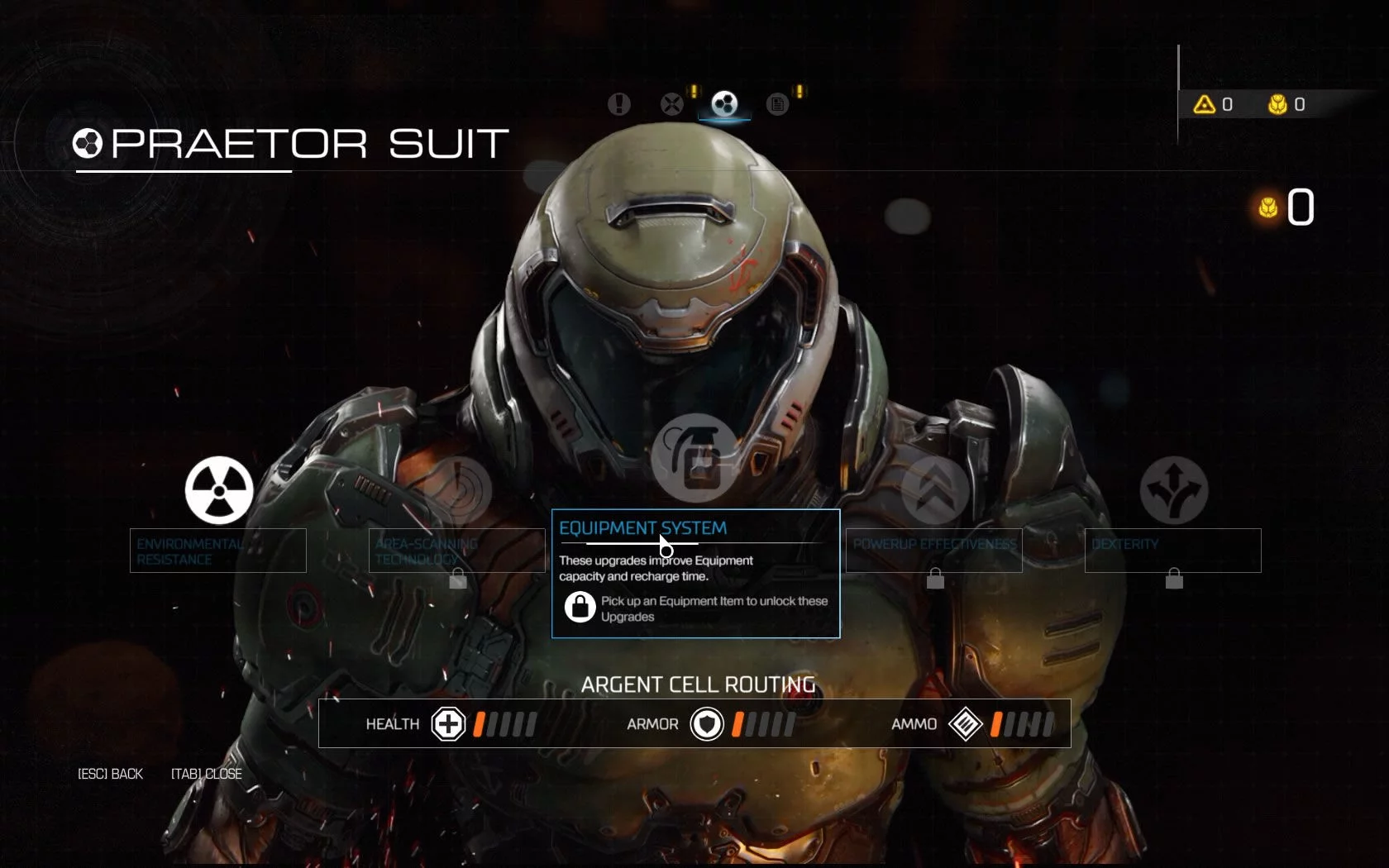Viewport: 1389px width, 868px height.
Task: Choose the Area-Scanning Technology radar icon
Action: click(457, 490)
